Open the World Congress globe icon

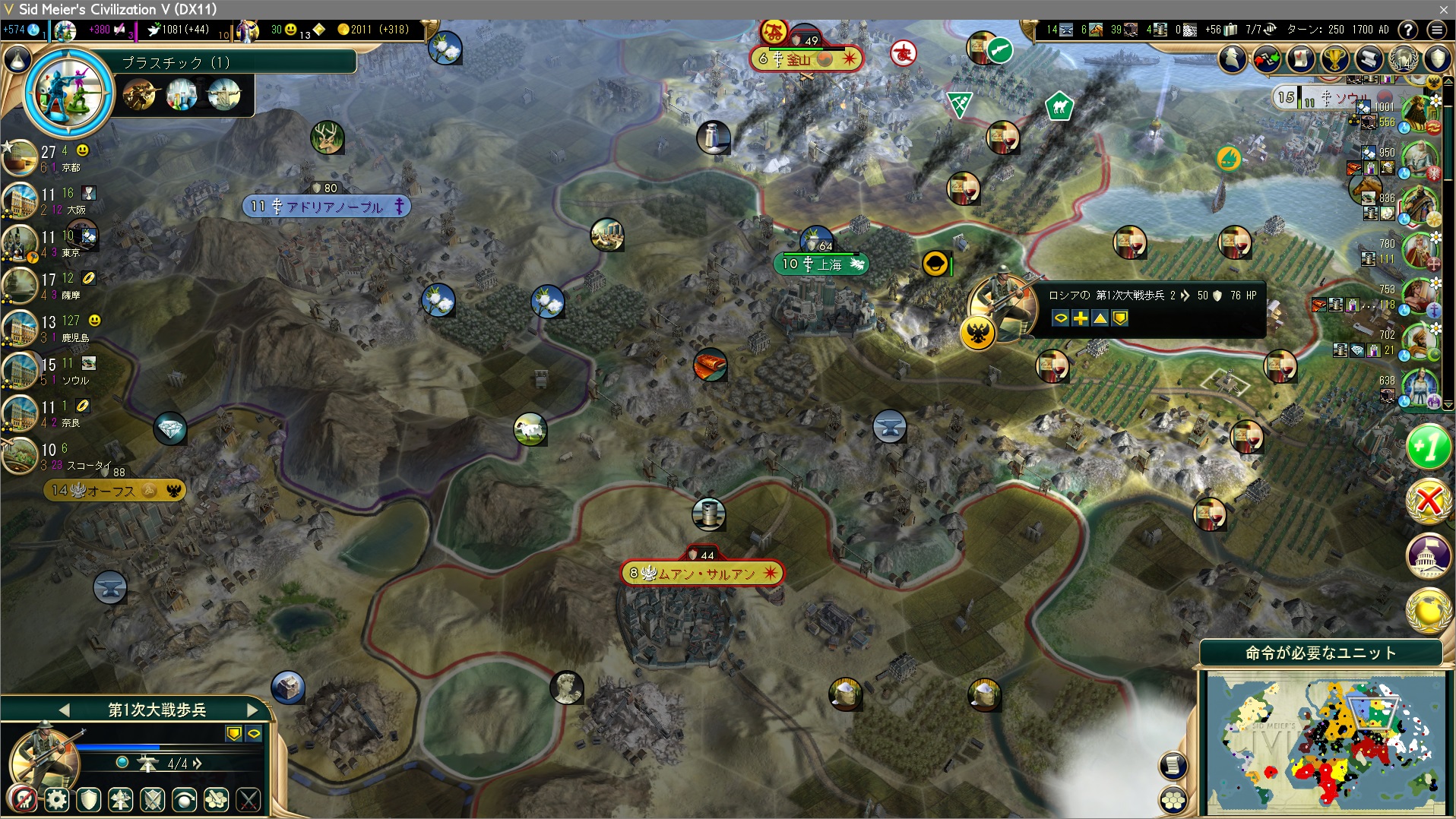[1403, 58]
